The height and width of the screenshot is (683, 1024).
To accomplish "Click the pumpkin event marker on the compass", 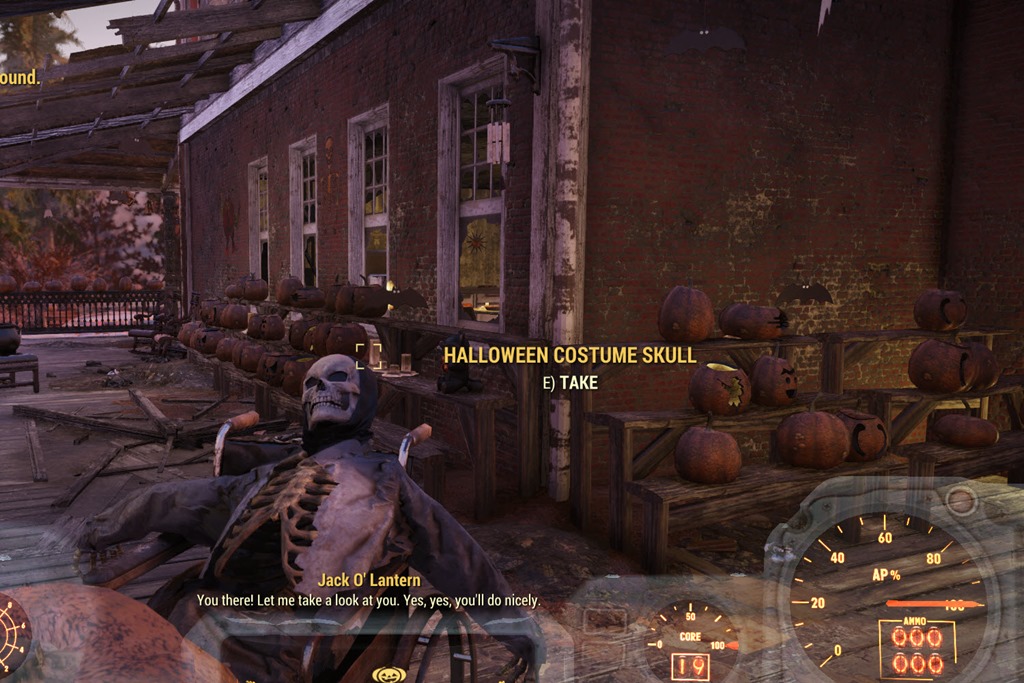I will click(388, 674).
